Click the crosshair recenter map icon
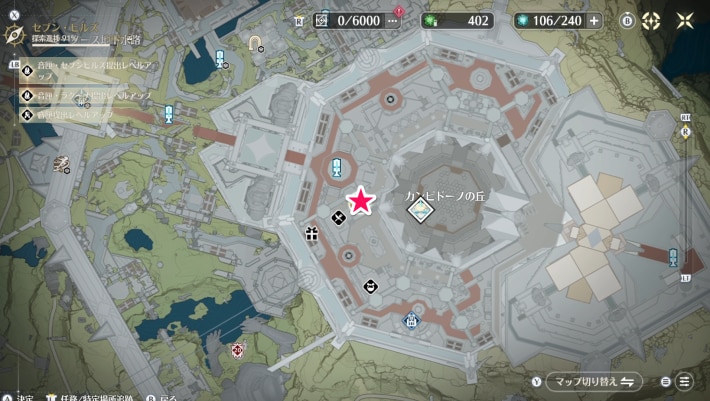Viewport: 710px width, 401px height. [x=651, y=20]
